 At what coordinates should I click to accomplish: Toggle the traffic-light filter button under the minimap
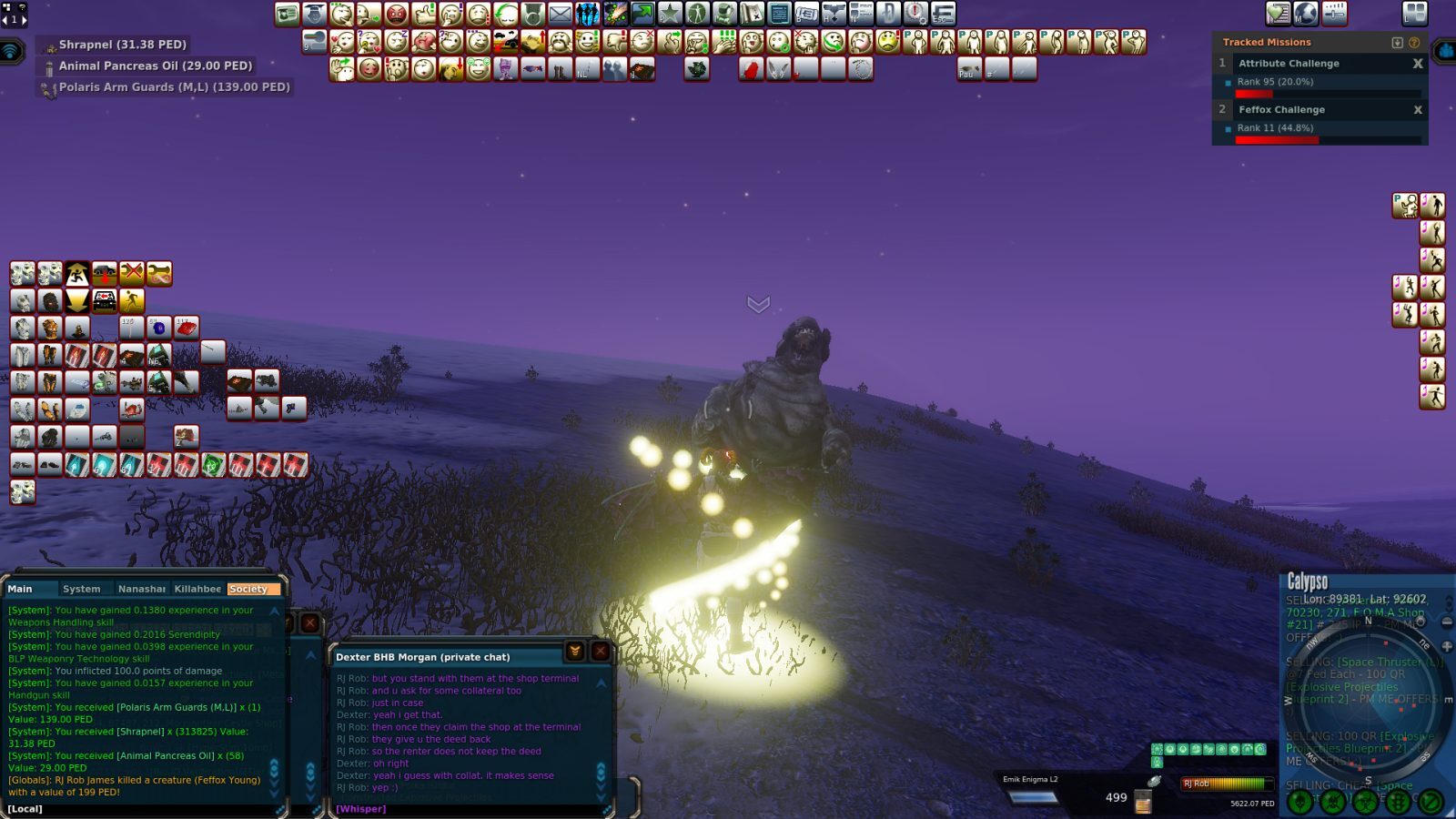pyautogui.click(x=1399, y=802)
